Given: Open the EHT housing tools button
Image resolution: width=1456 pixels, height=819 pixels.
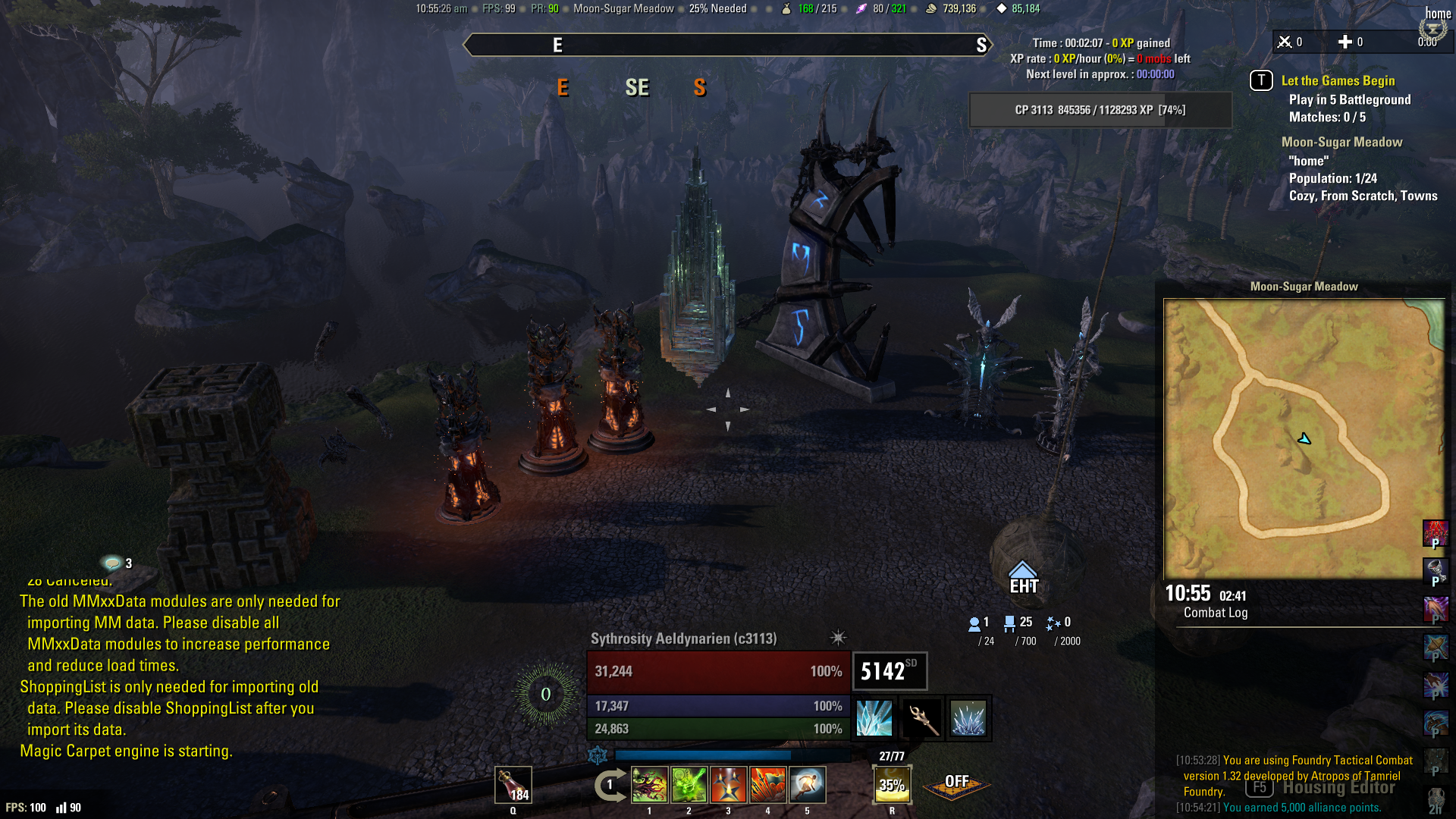Looking at the screenshot, I should 1023,578.
